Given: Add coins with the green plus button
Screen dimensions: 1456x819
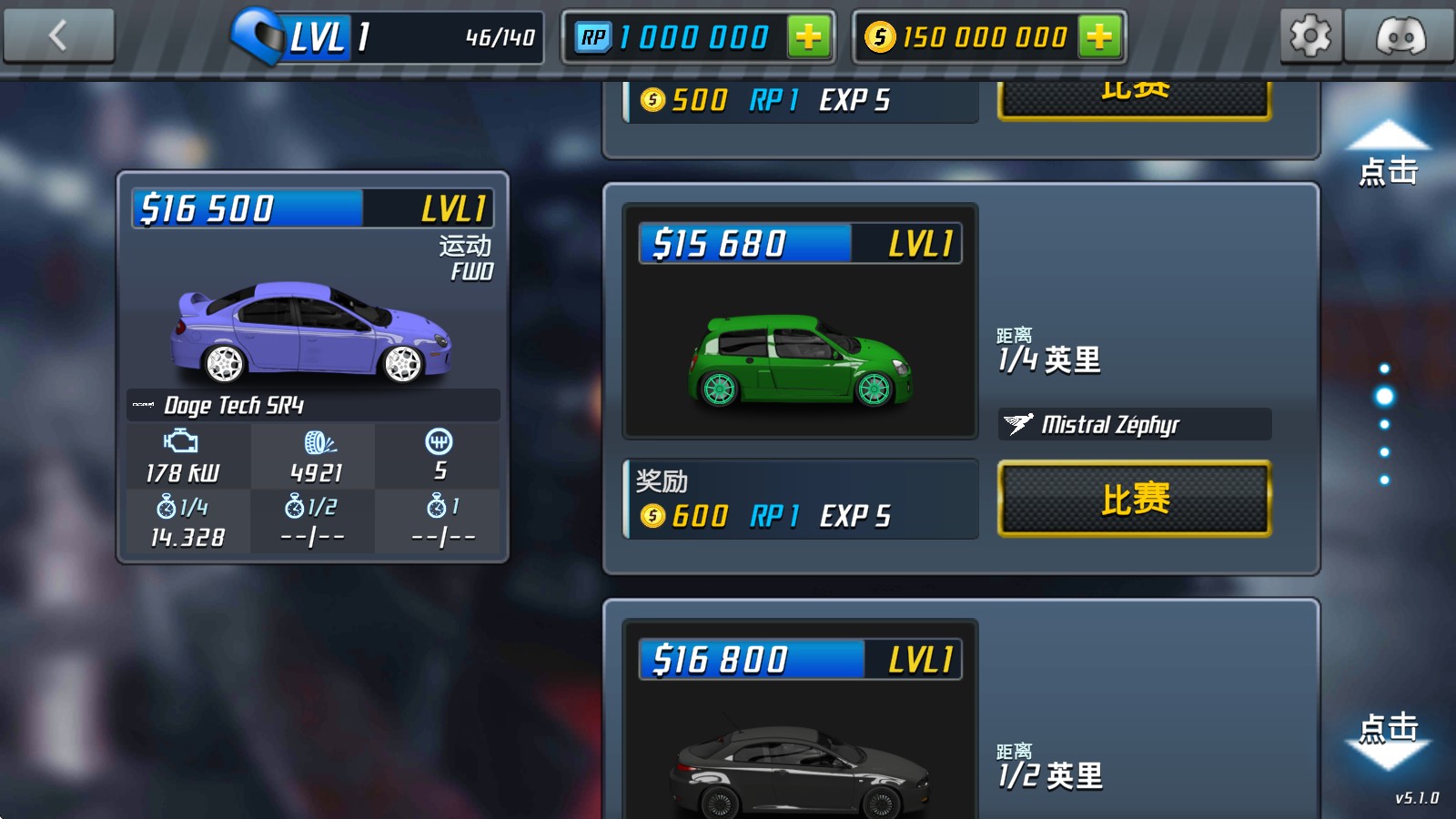Looking at the screenshot, I should tap(1099, 37).
